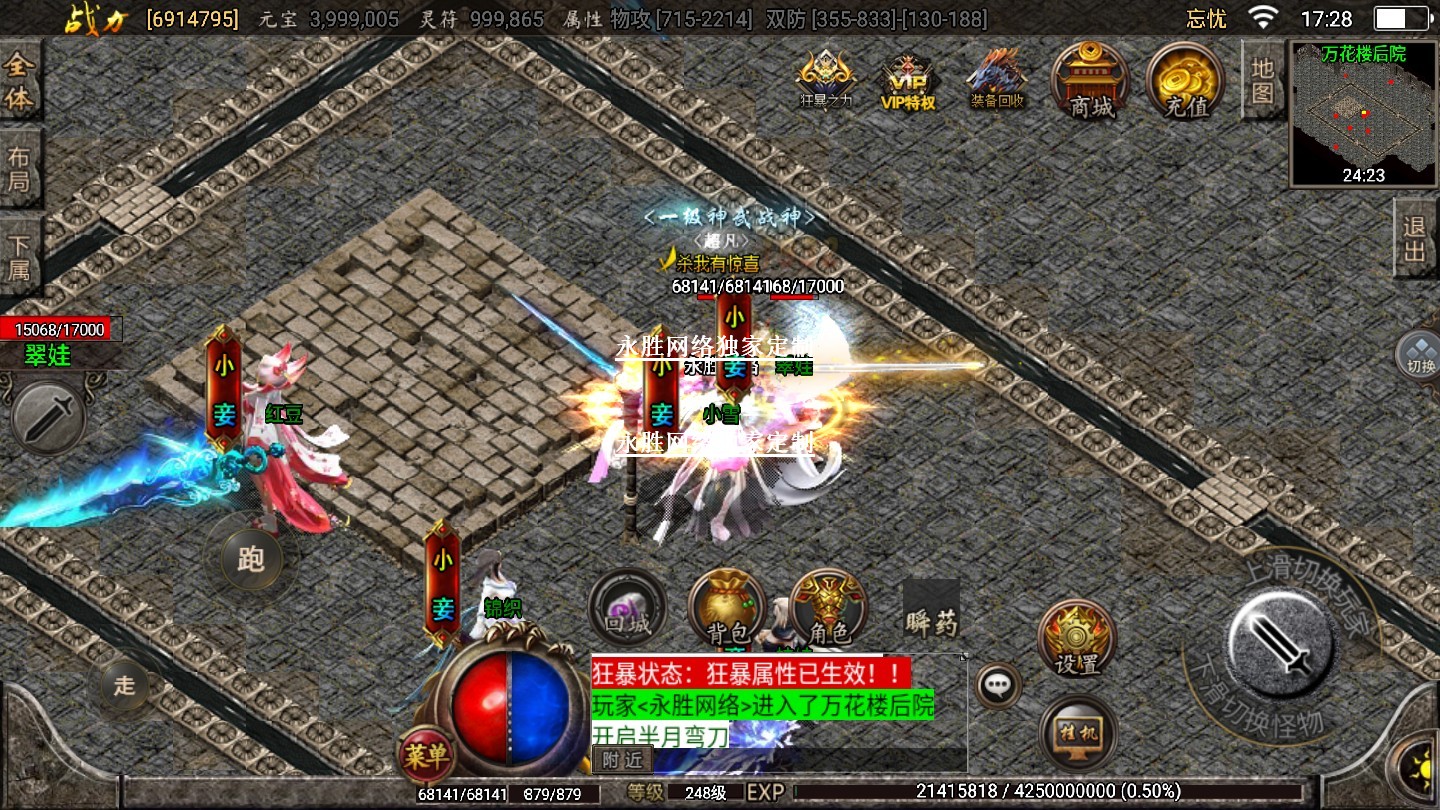The image size is (1440, 810).
Task: Click the 万花楼后院 minimap
Action: (x=1363, y=113)
